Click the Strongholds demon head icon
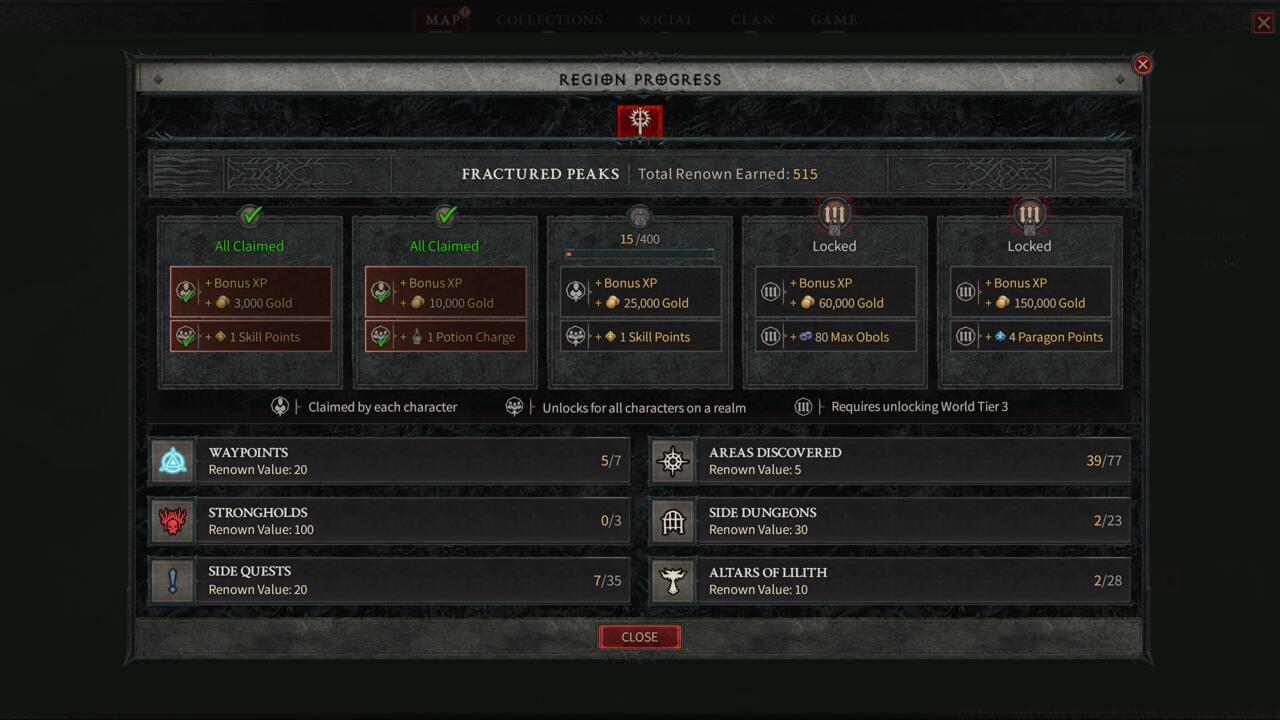The width and height of the screenshot is (1280, 720). coord(172,521)
